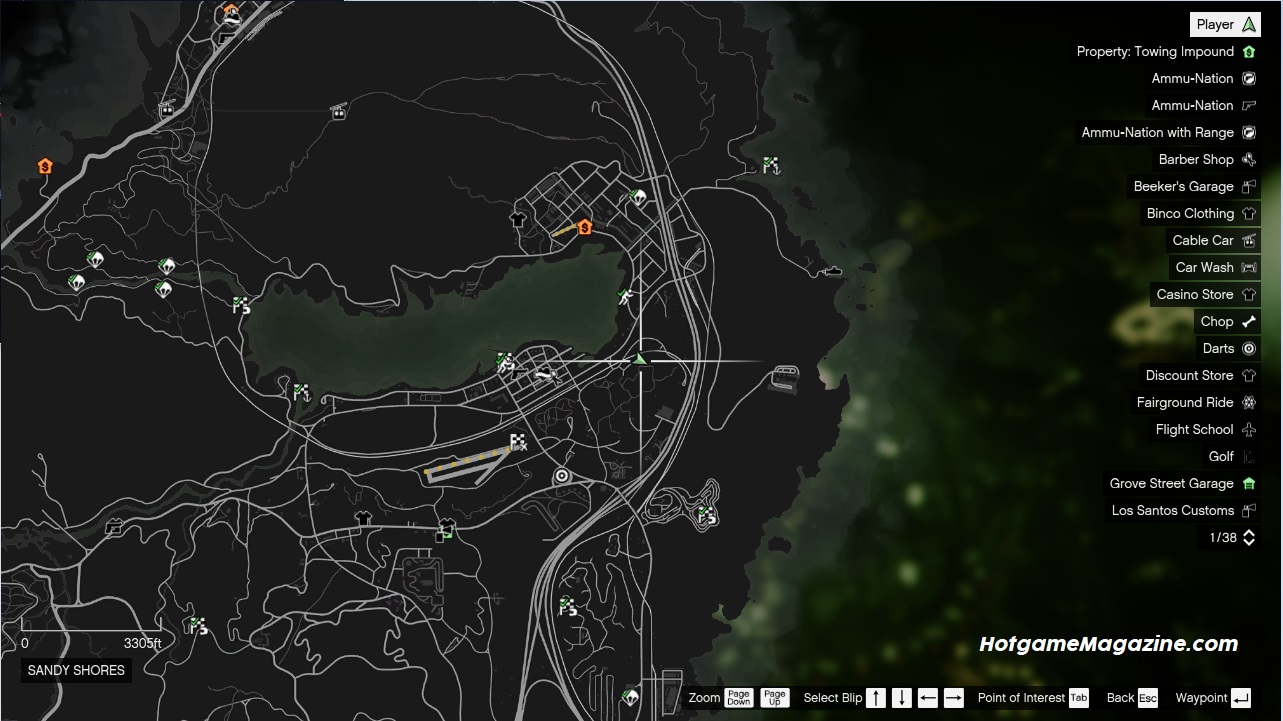Click the Flight School airplane icon
This screenshot has width=1283, height=721.
point(1247,429)
